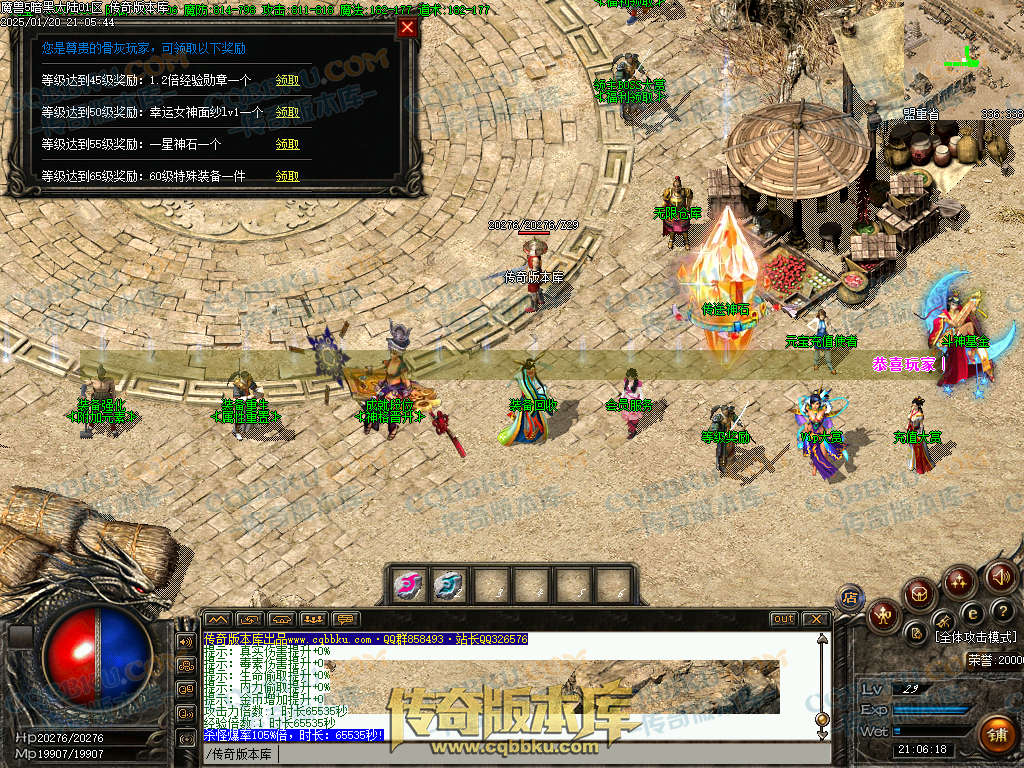Open the skills via sparkle round icon

point(960,581)
